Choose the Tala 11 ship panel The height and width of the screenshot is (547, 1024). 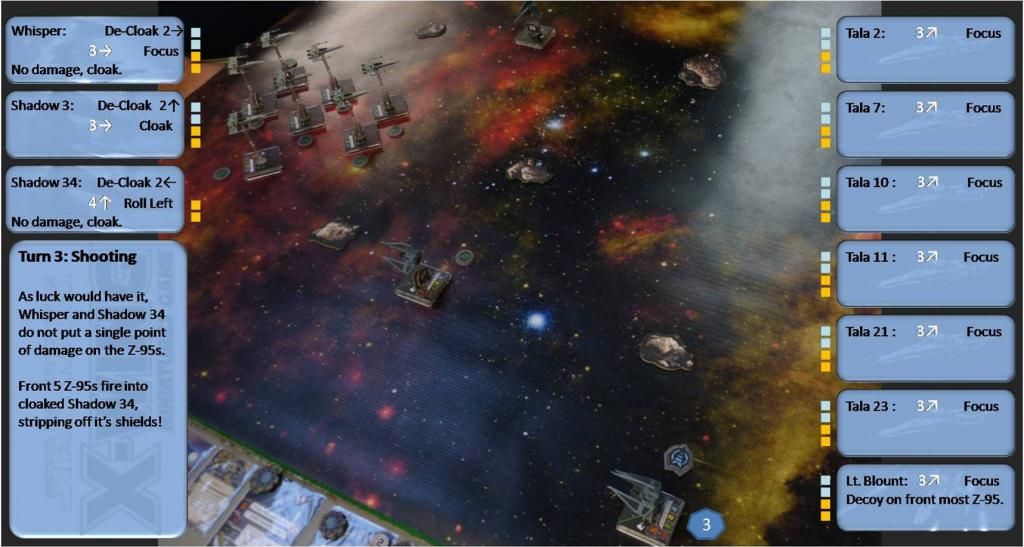coord(925,273)
